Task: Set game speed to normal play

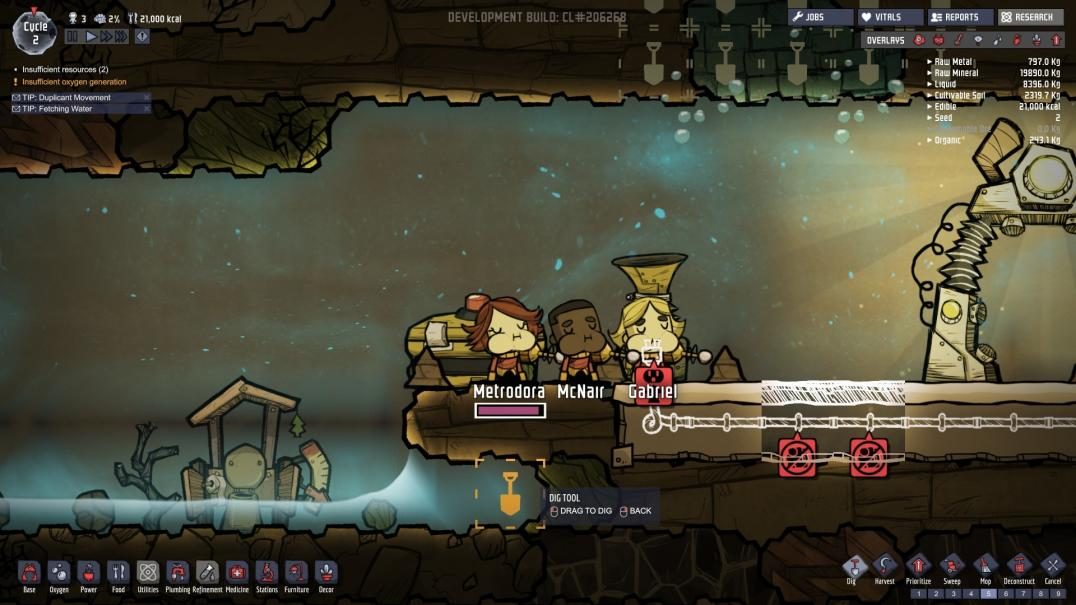Action: [90, 36]
